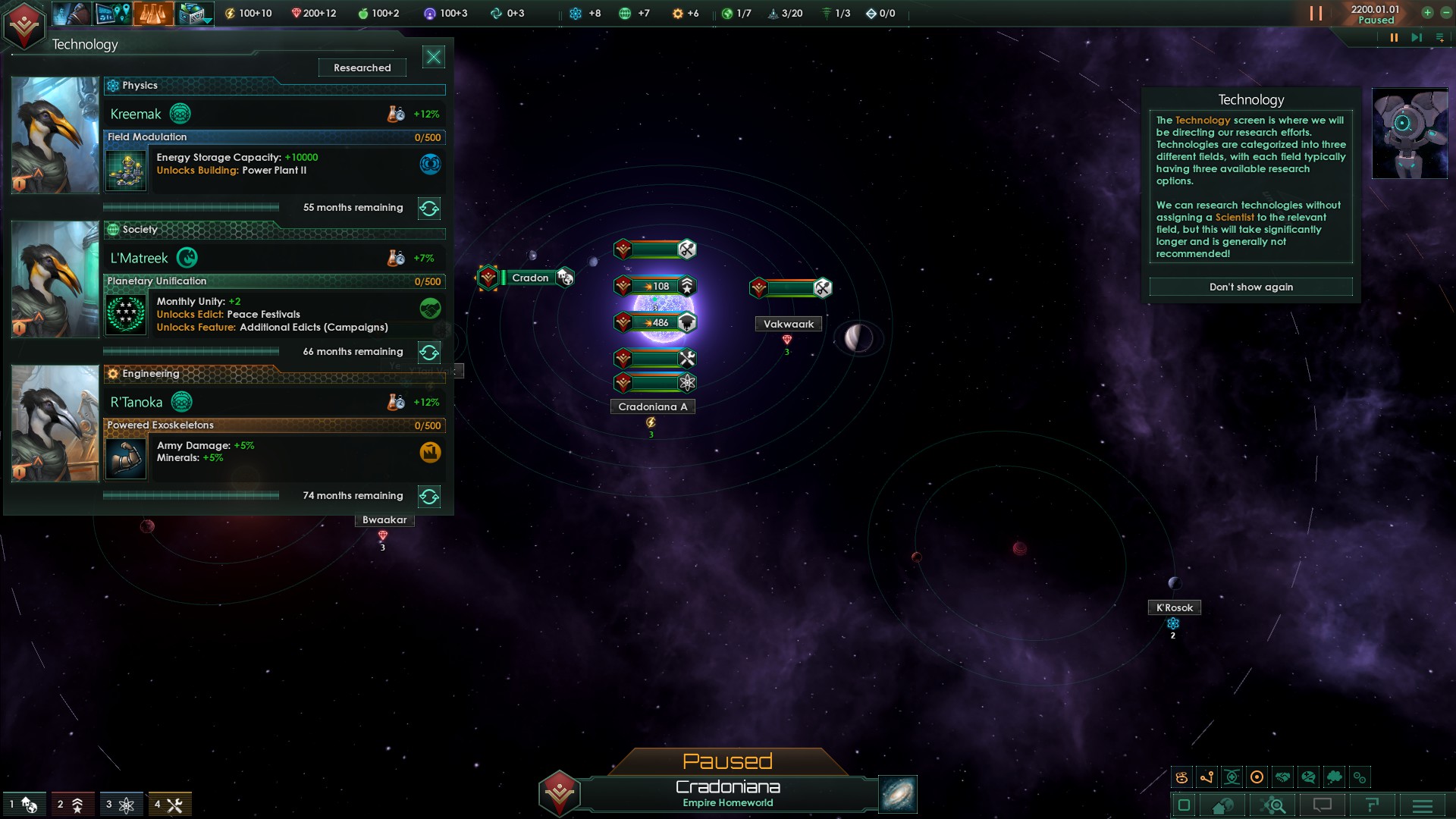Image resolution: width=1456 pixels, height=819 pixels.
Task: Change the Society research project
Action: (x=429, y=352)
